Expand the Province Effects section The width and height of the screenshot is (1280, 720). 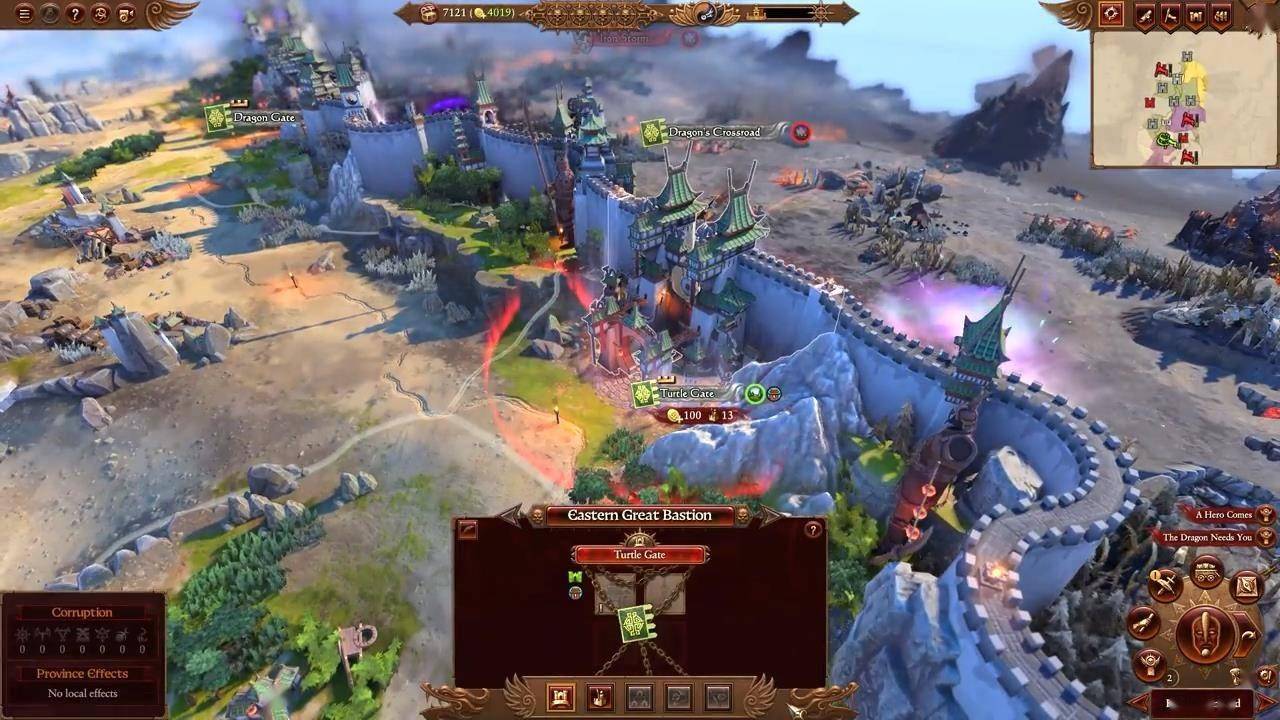82,673
